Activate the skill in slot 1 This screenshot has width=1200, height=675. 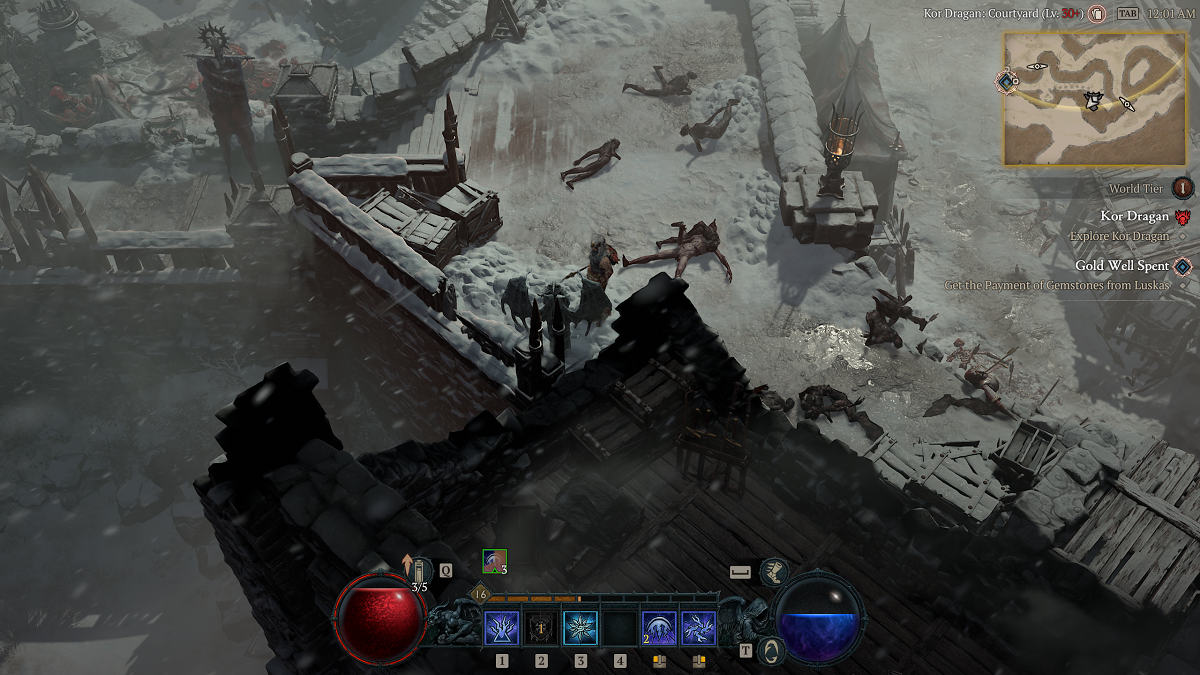(501, 629)
